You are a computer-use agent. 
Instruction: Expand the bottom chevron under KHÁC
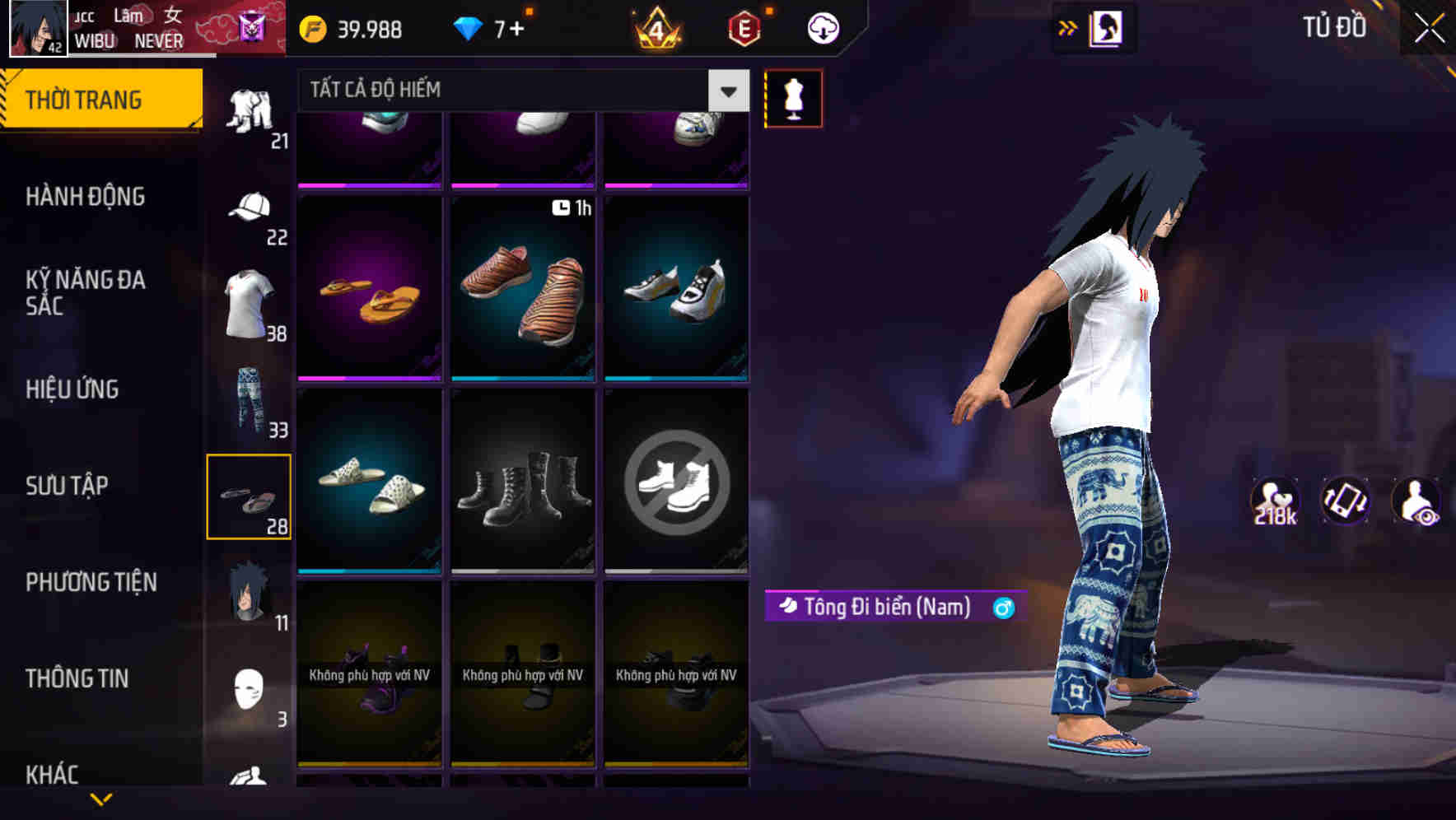(101, 800)
